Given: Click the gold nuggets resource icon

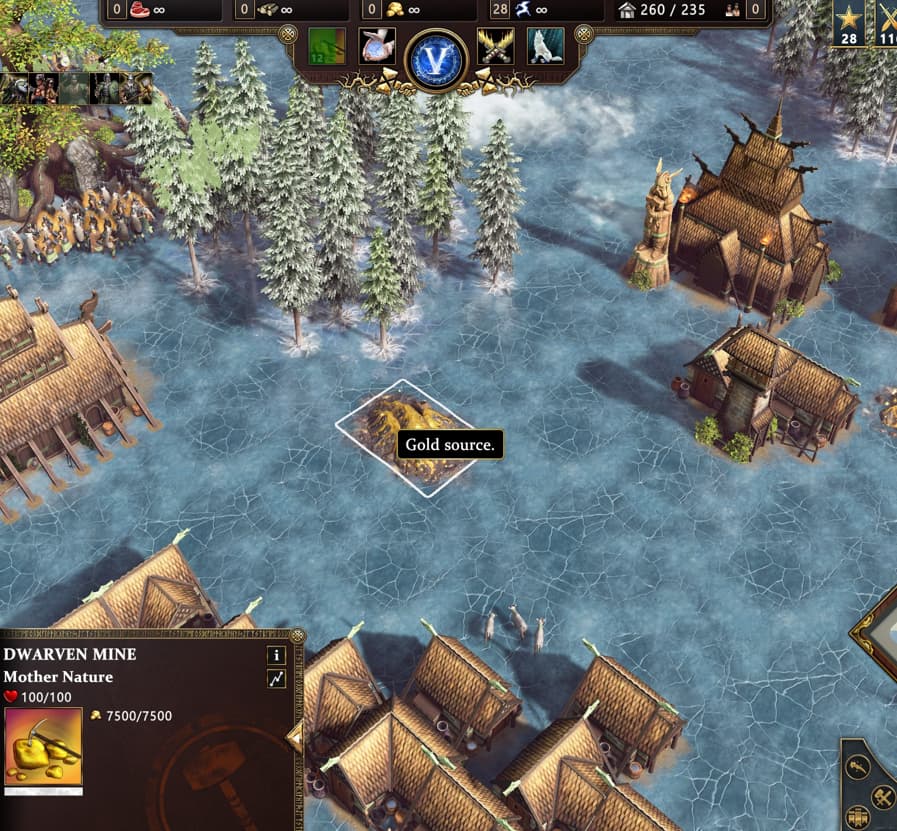Looking at the screenshot, I should pos(395,10).
